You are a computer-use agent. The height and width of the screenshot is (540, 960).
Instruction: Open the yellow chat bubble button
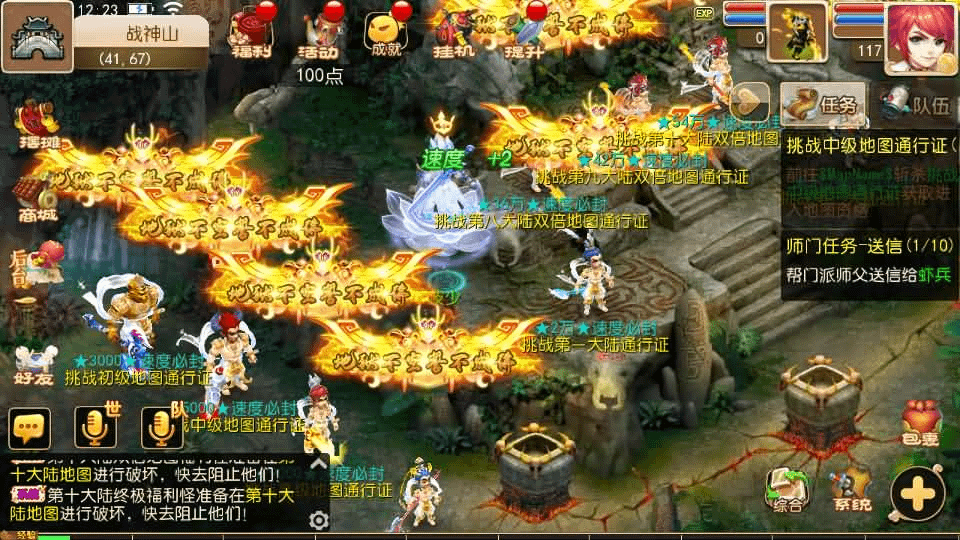pos(29,428)
